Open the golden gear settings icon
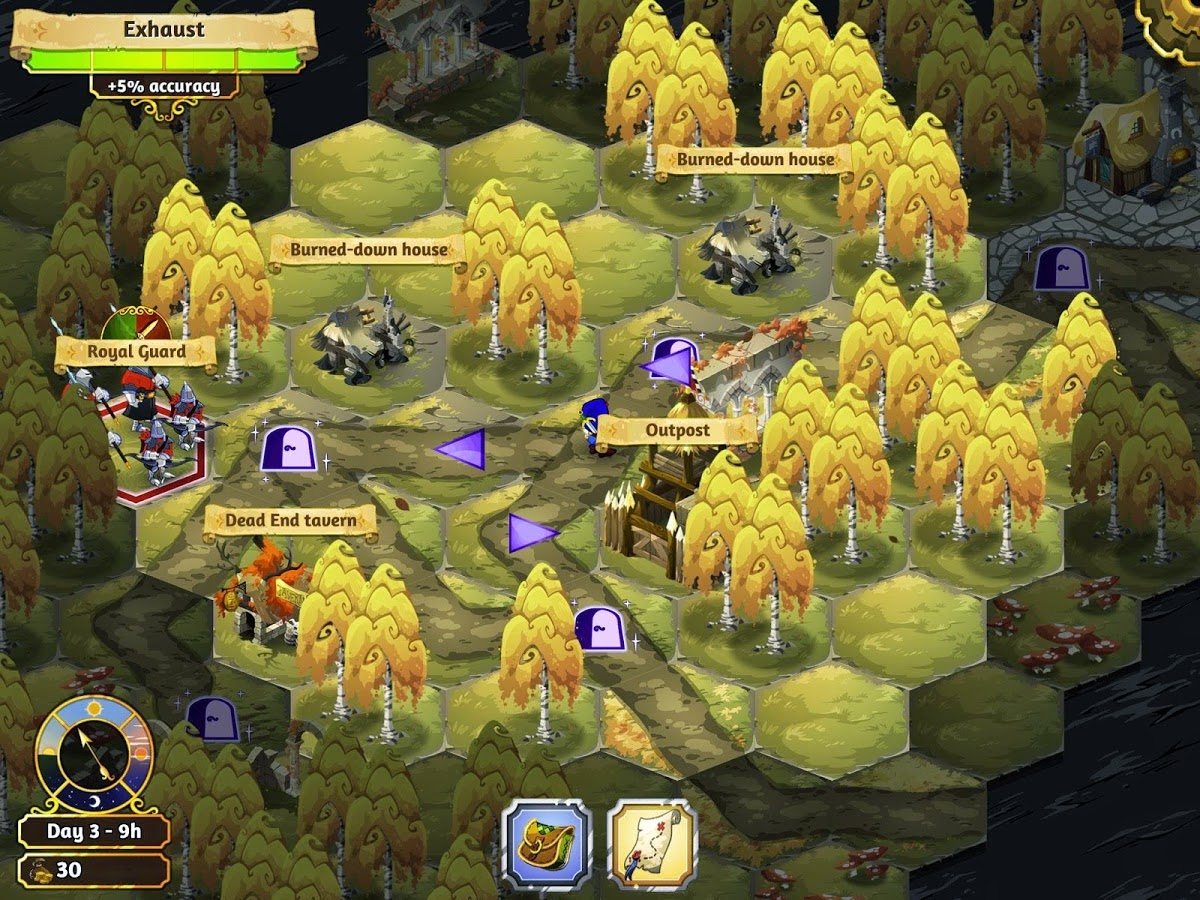This screenshot has width=1200, height=900. (x=1174, y=22)
